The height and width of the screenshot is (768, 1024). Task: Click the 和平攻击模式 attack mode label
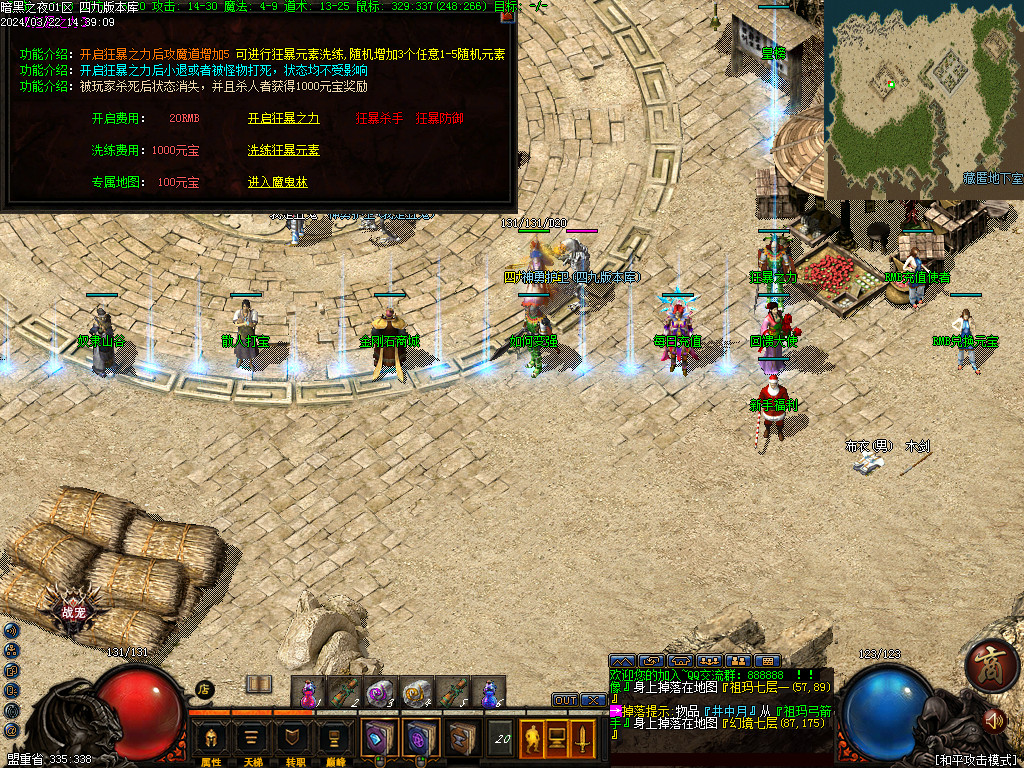tap(975, 759)
